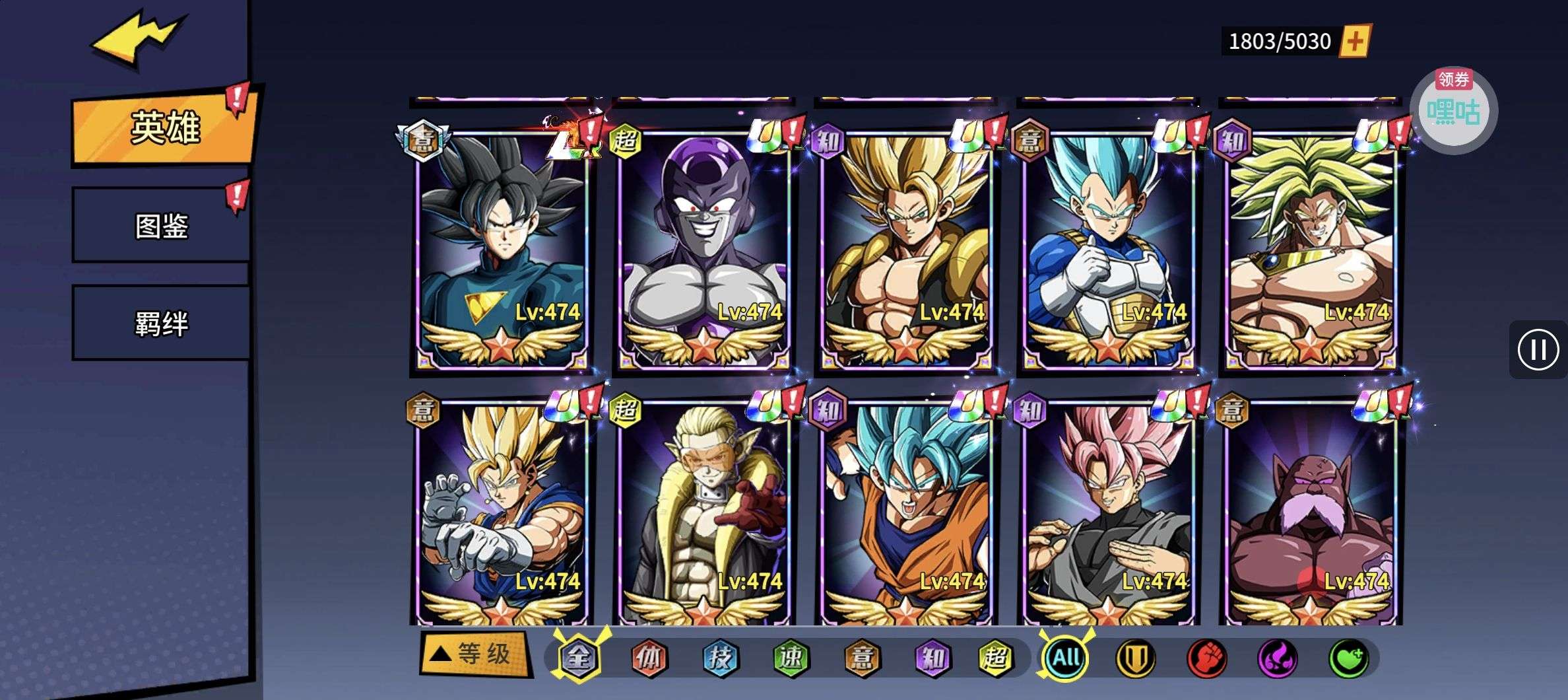Open the 图鉴 collection tab
The height and width of the screenshot is (700, 1568).
coord(161,226)
